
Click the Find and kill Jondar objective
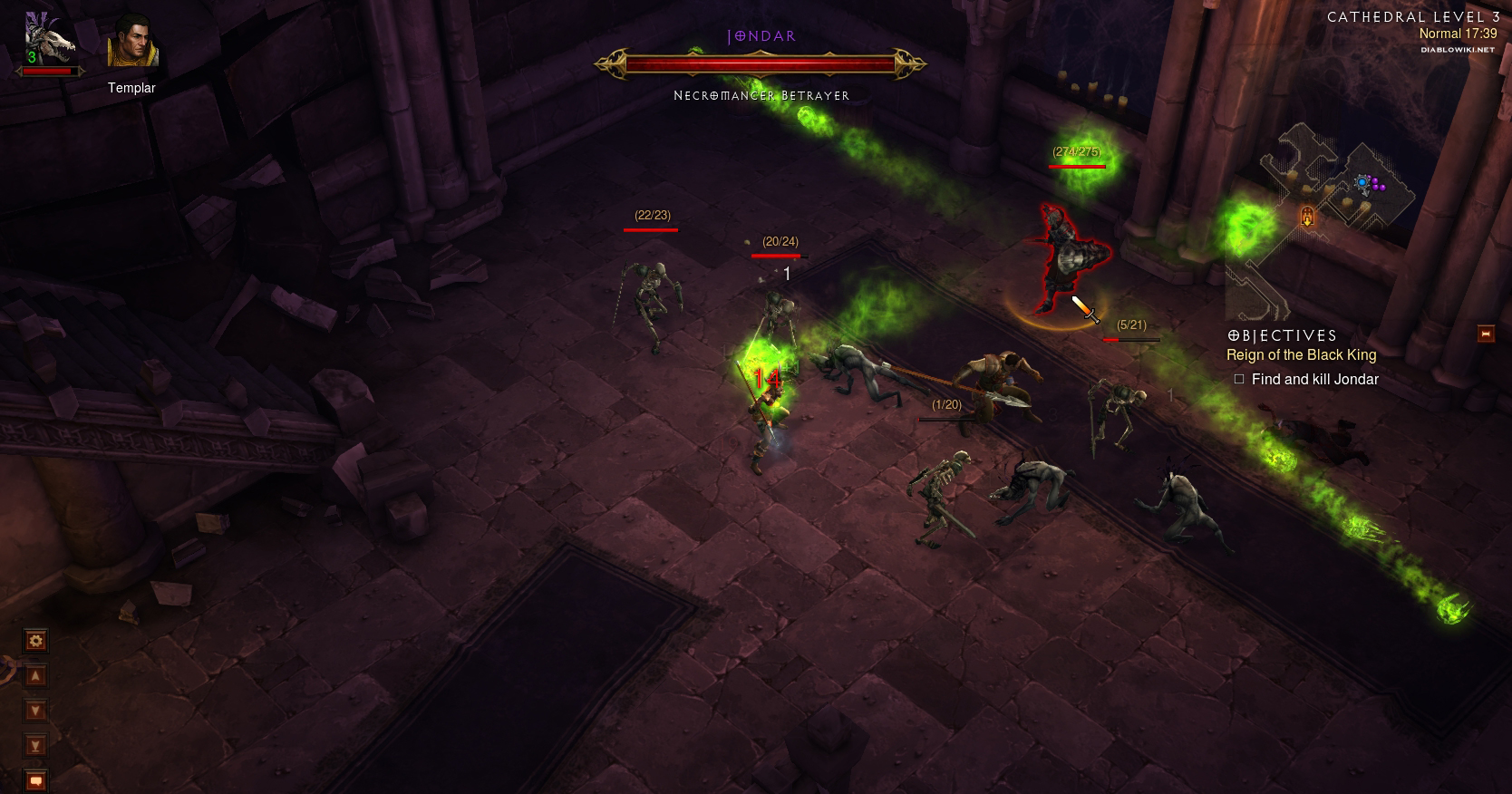[1314, 380]
